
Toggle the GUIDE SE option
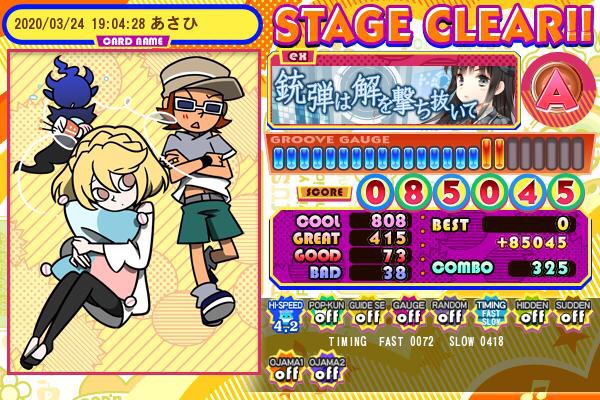click(366, 315)
